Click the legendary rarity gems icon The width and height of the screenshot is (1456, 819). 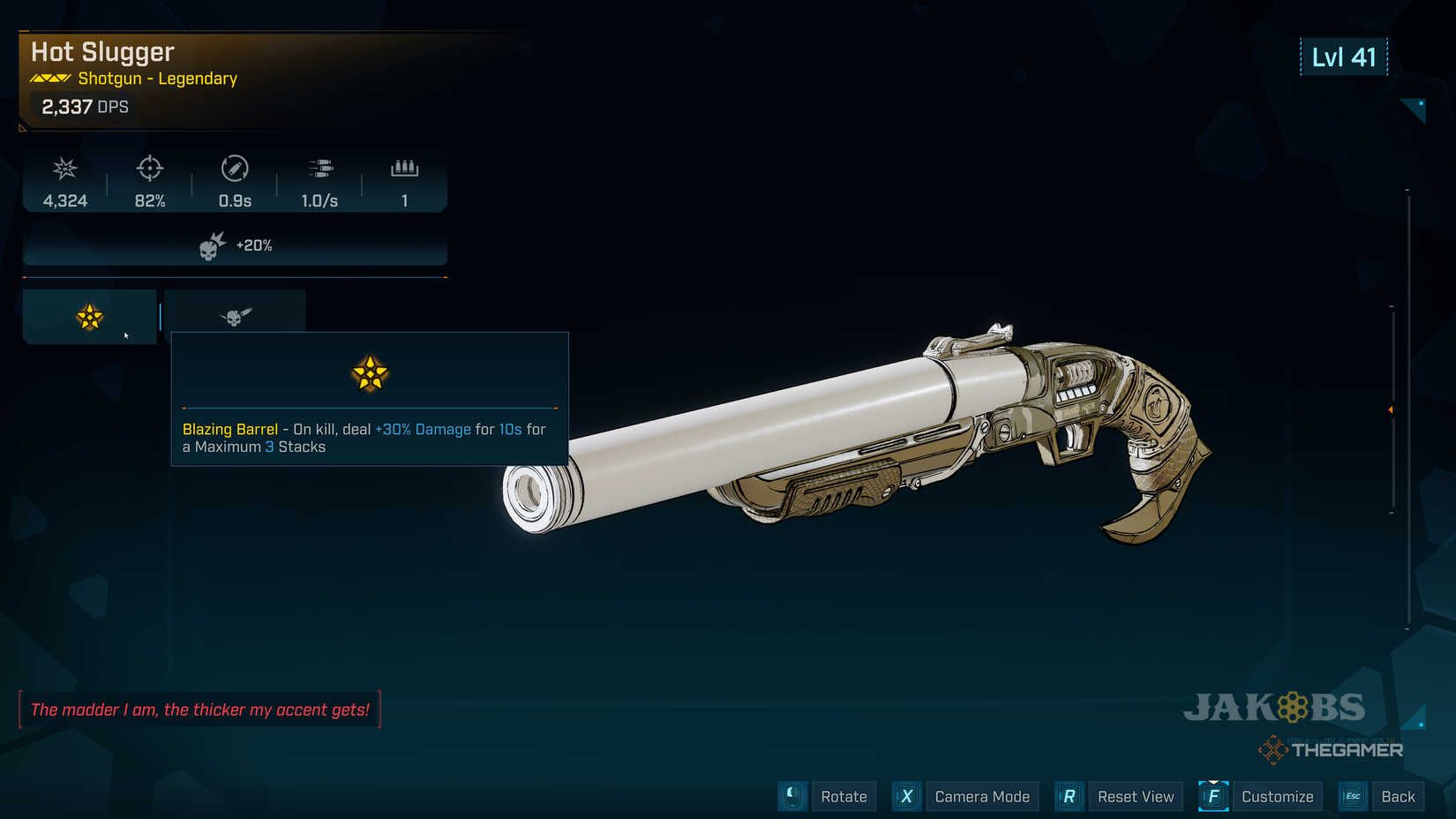pyautogui.click(x=49, y=78)
